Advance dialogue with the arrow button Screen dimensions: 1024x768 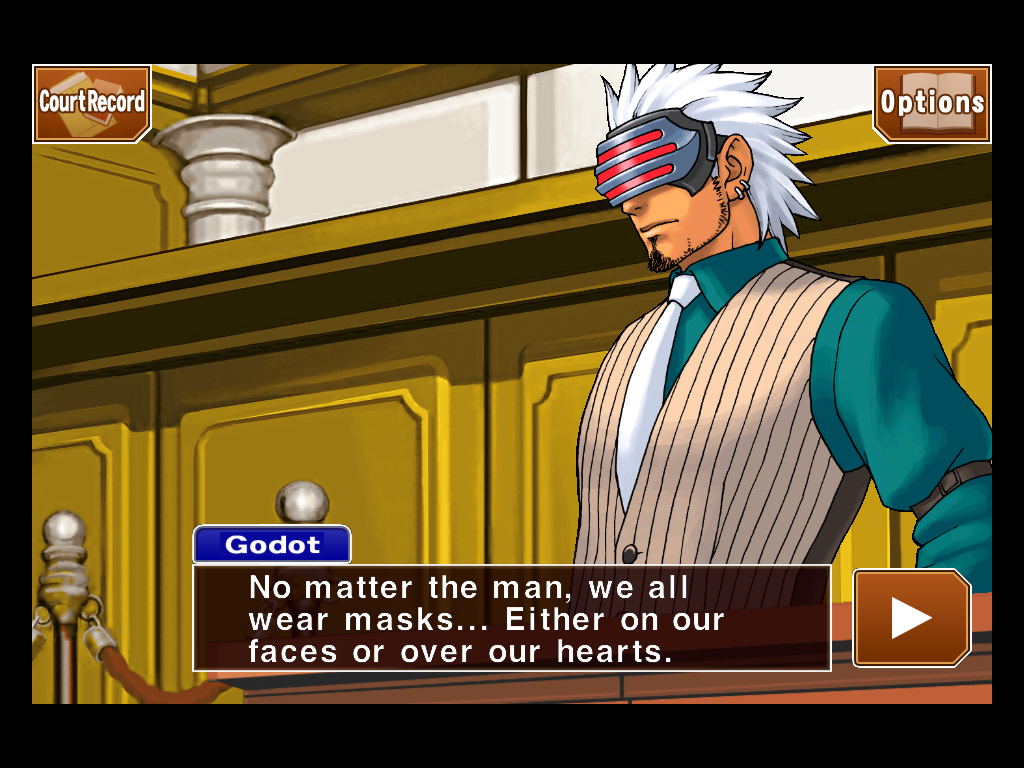coord(911,617)
